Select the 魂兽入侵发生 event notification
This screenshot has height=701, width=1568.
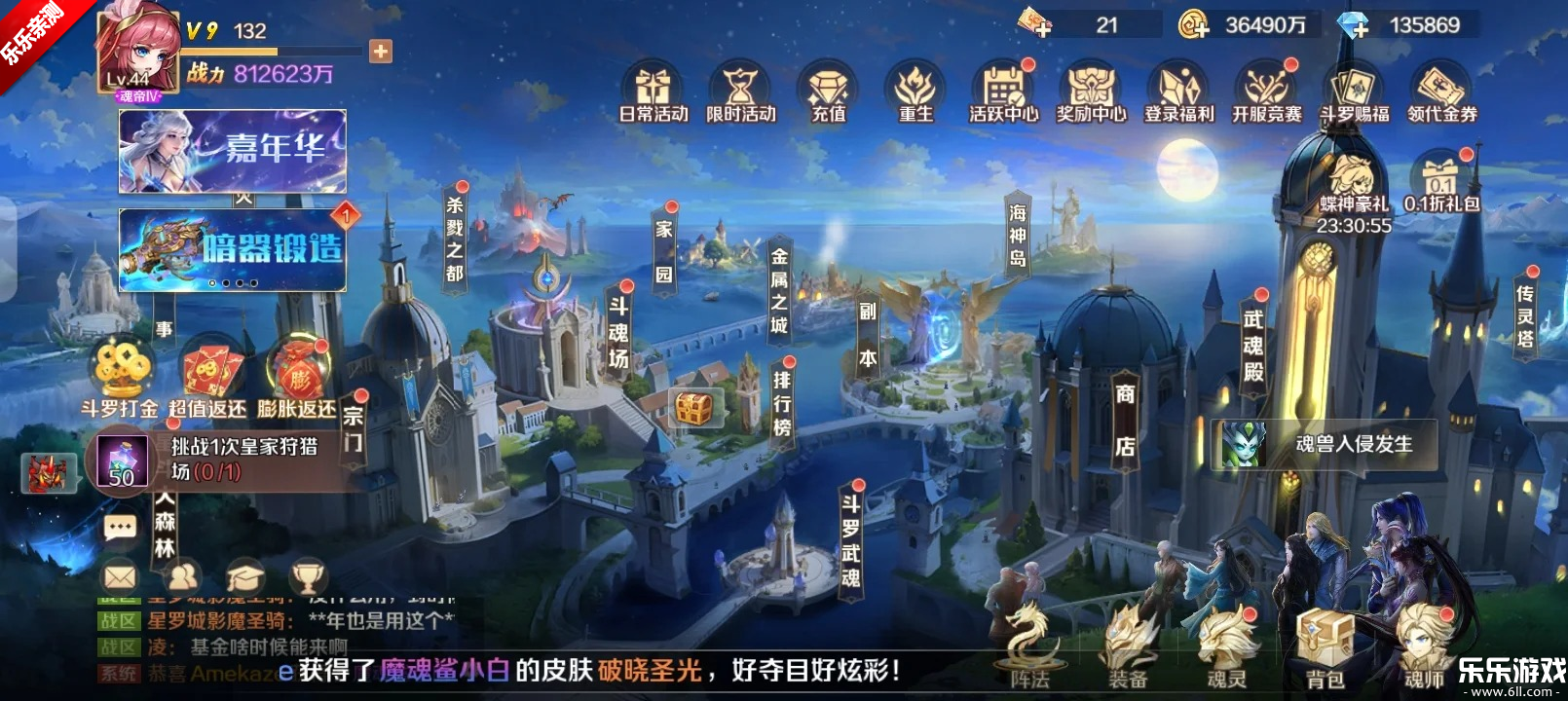pyautogui.click(x=1325, y=445)
